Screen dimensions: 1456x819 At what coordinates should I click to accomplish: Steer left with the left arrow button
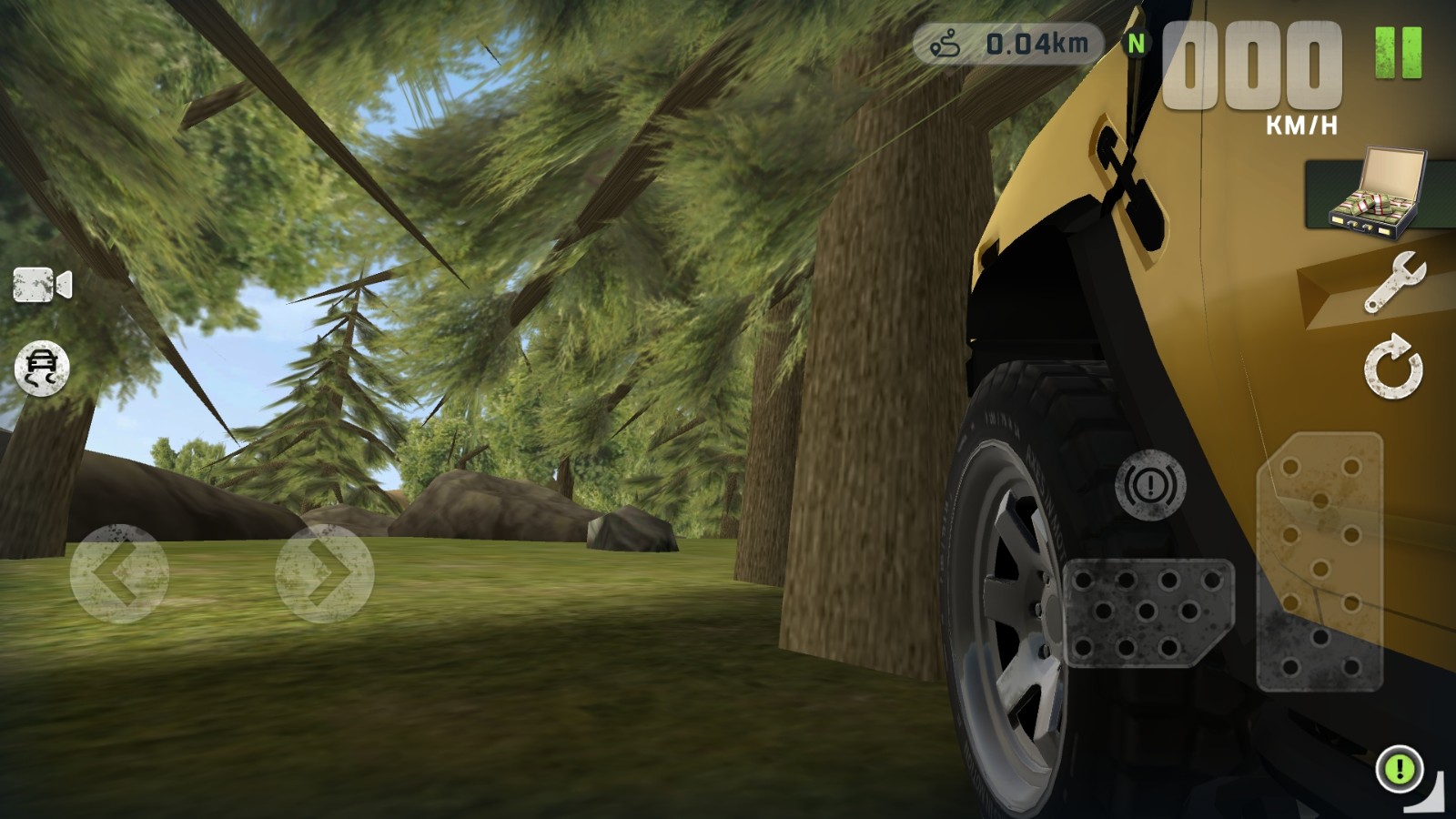(119, 573)
